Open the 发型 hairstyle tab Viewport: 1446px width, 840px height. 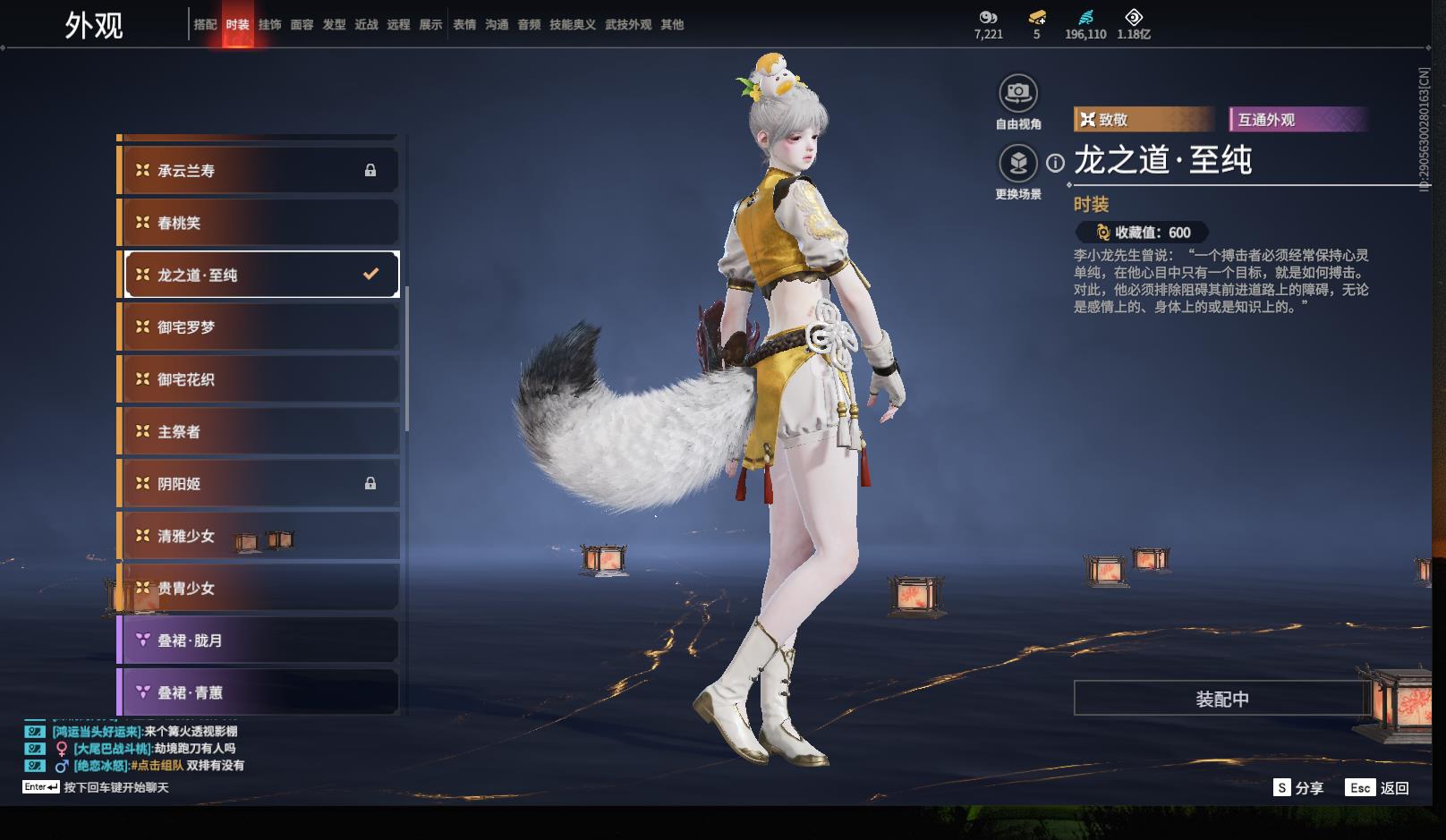[x=334, y=25]
